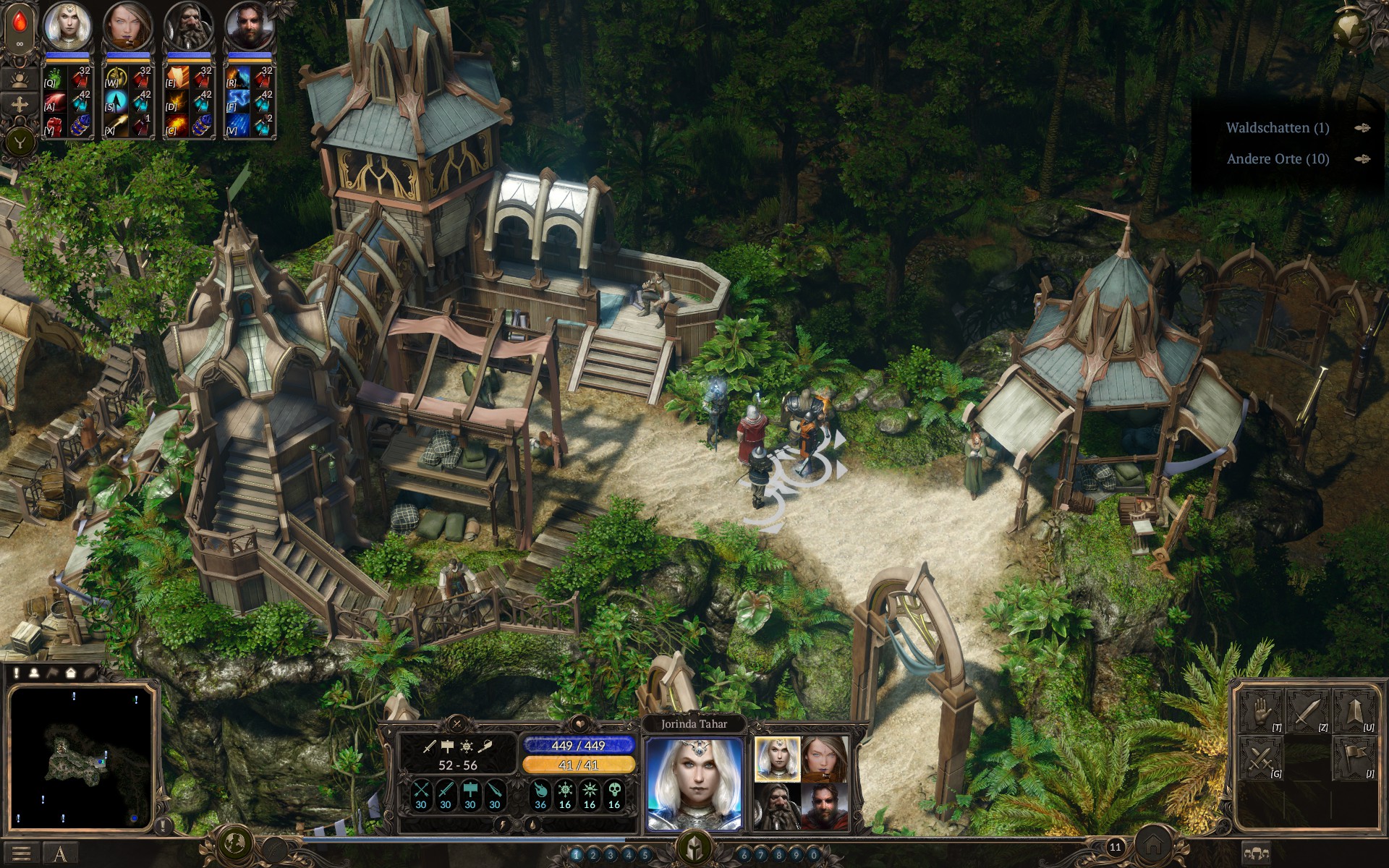Open the hamburger main menu
Image resolution: width=1389 pixels, height=868 pixels.
click(x=21, y=854)
